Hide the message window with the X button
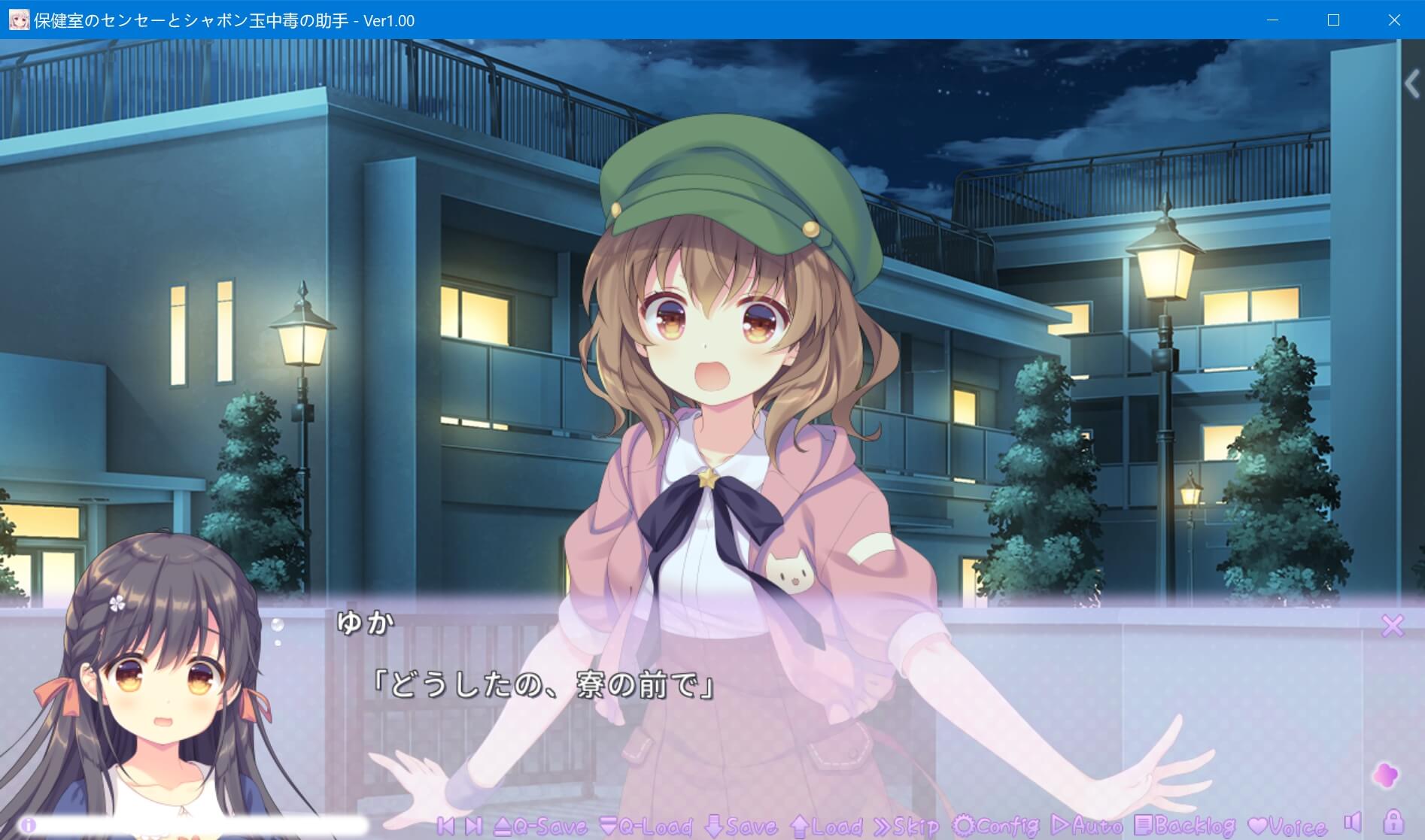The height and width of the screenshot is (840, 1425). pos(1393,625)
